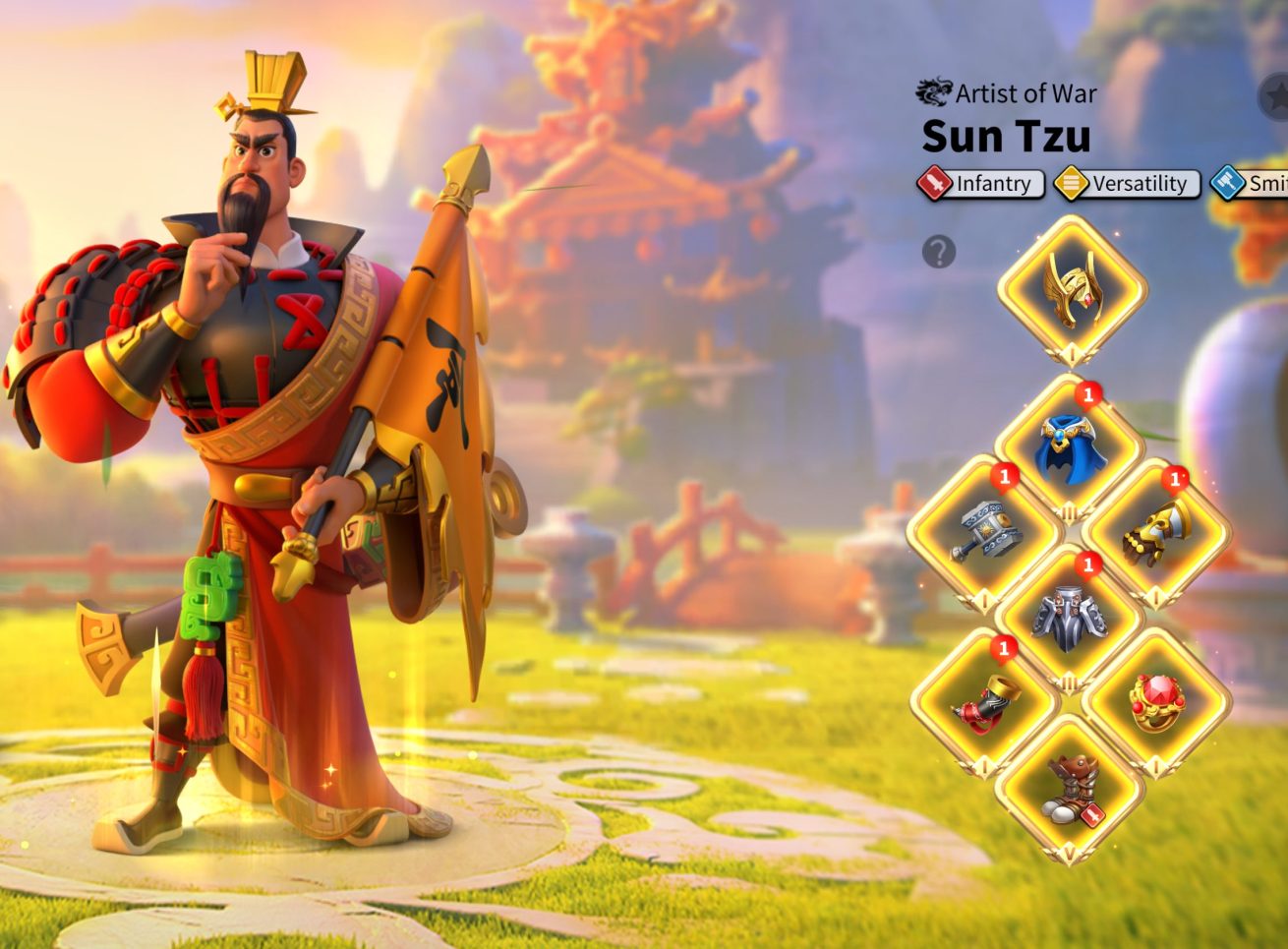1288x949 pixels.
Task: Select the red horn accessory slot
Action: click(983, 704)
